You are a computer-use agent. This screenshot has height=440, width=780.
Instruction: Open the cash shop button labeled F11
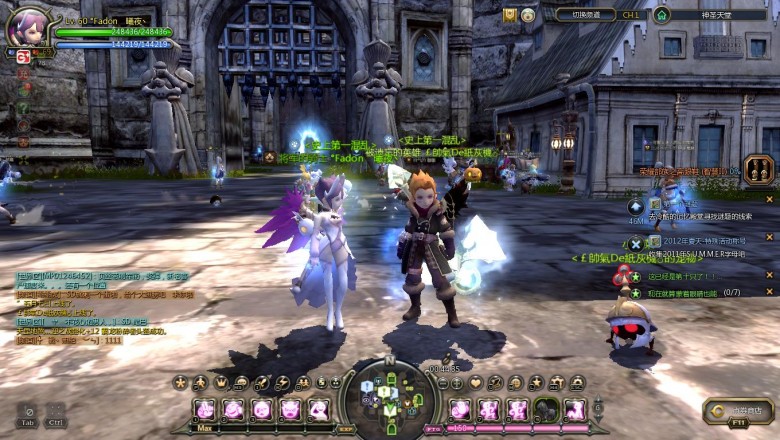tap(738, 410)
